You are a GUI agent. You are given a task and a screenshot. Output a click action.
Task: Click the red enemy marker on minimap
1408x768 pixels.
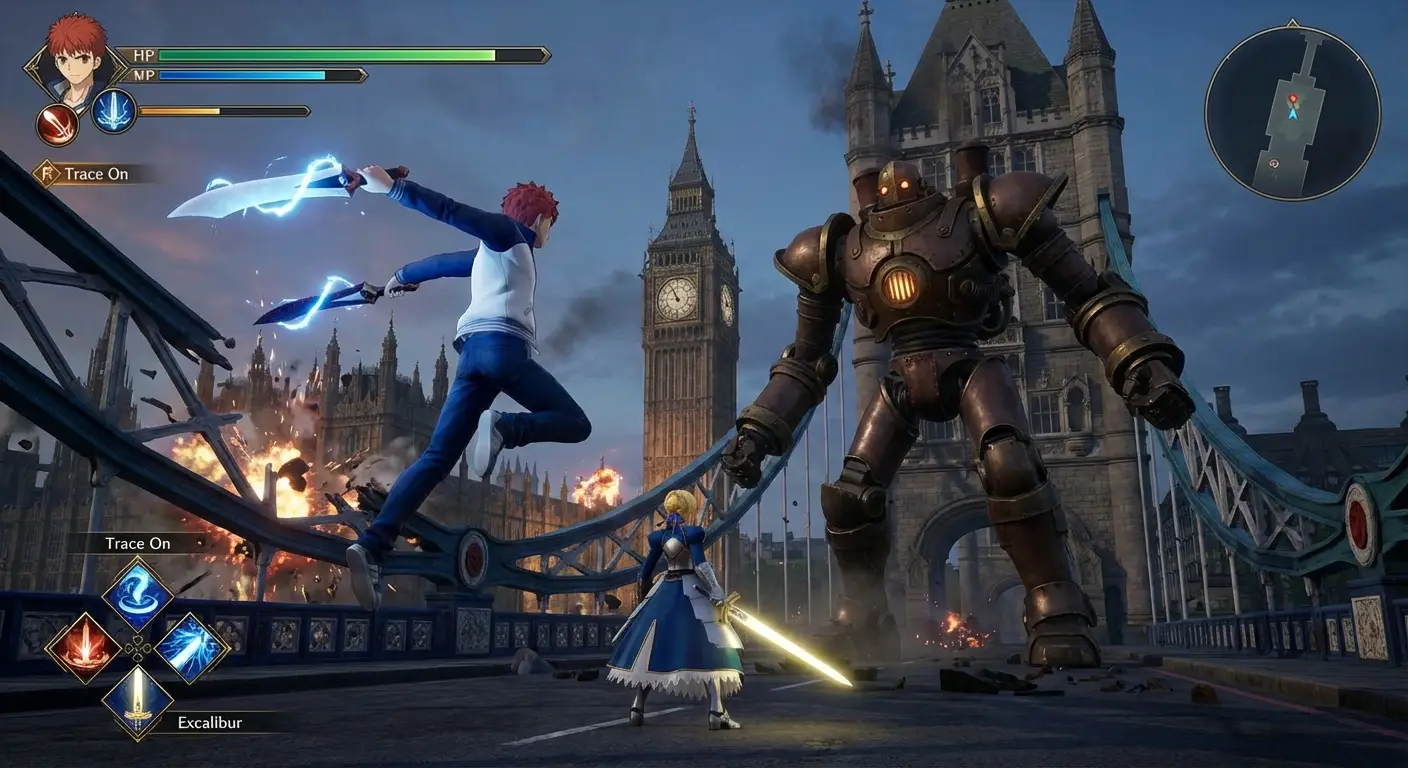pos(1292,99)
